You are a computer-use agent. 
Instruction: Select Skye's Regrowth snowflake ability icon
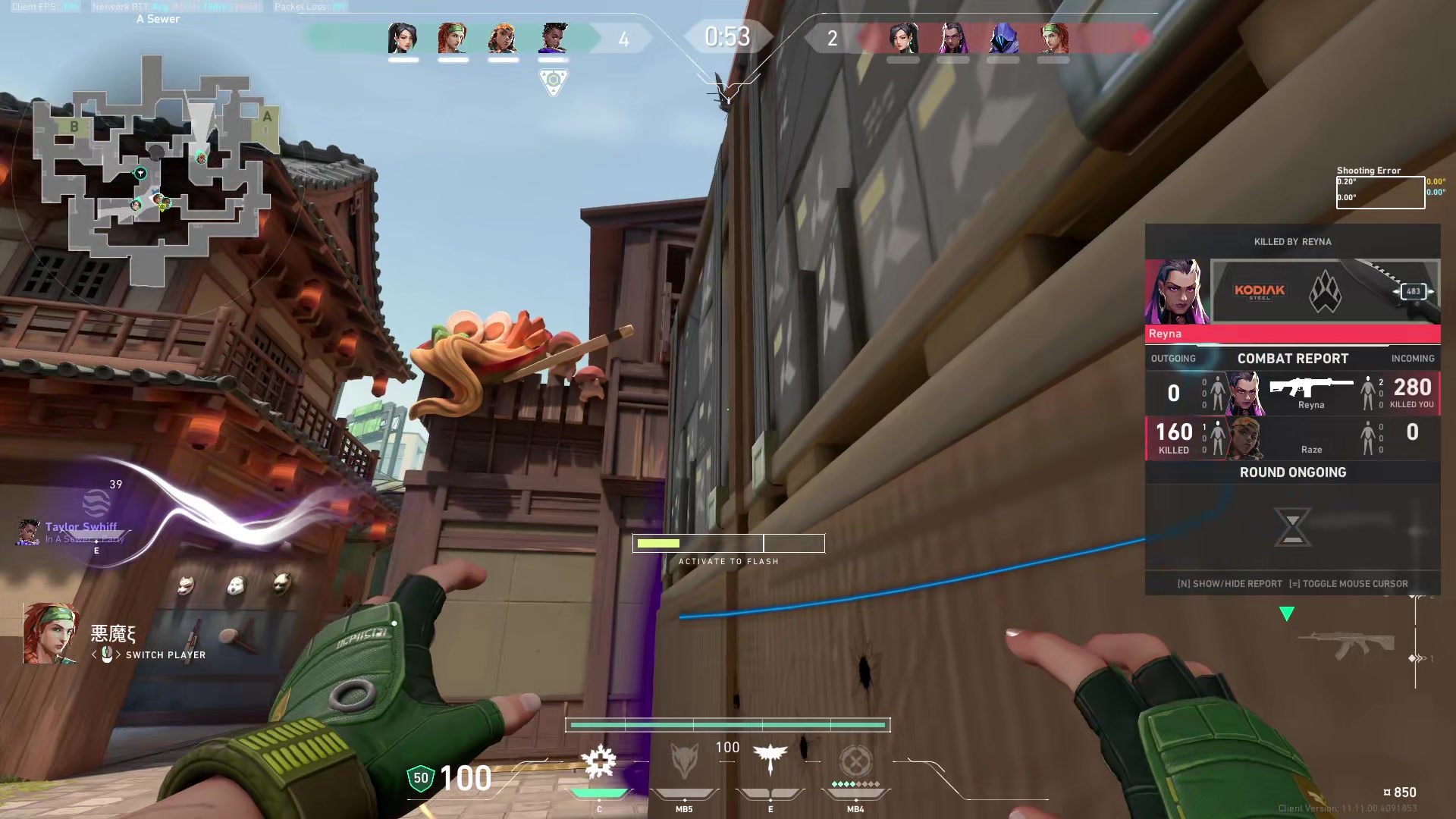point(598,761)
